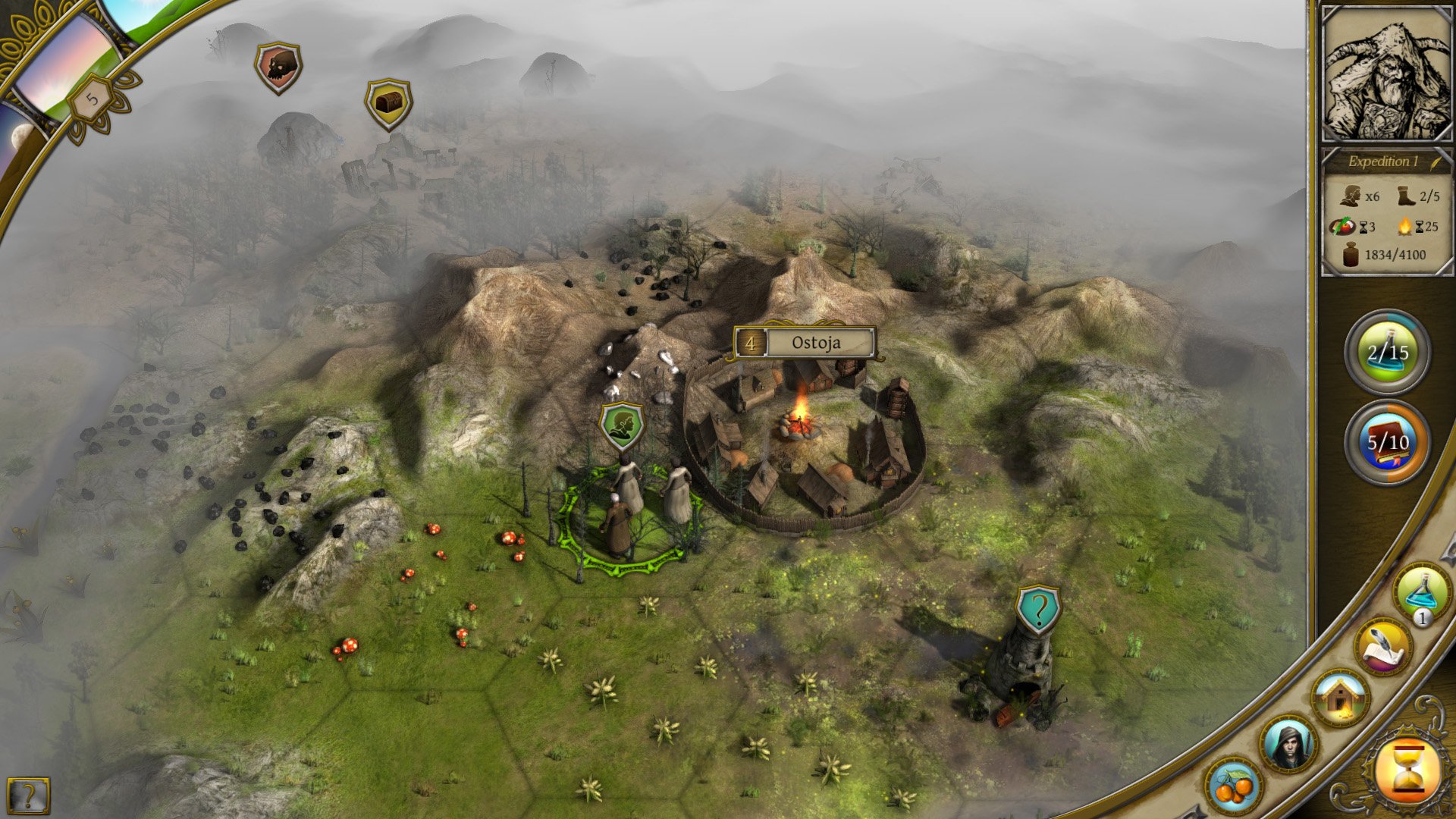Click the treasure chest shield marker
Screen dimensions: 1456x819
pos(387,103)
